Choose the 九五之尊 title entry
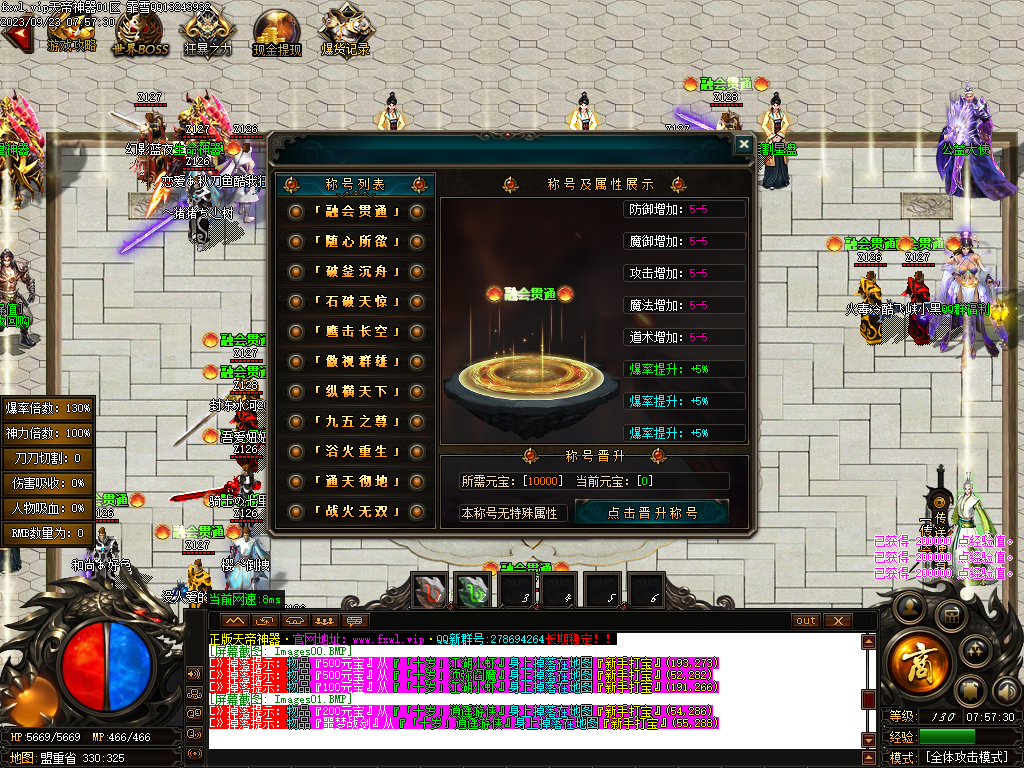1024x768 pixels. point(356,422)
